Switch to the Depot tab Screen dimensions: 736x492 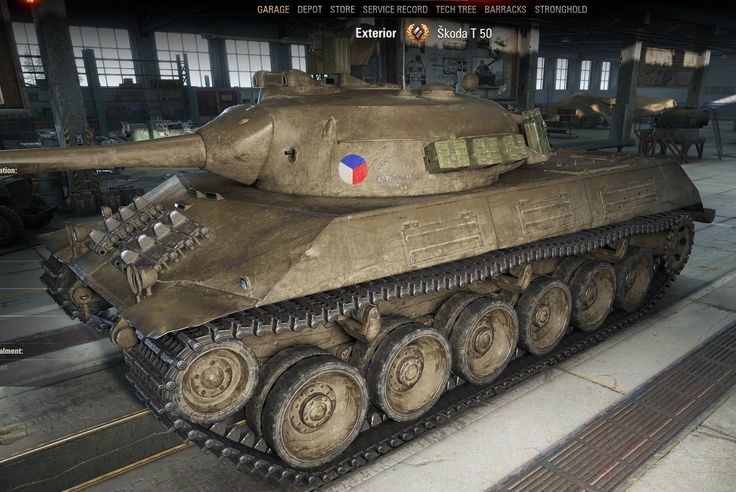tap(310, 10)
